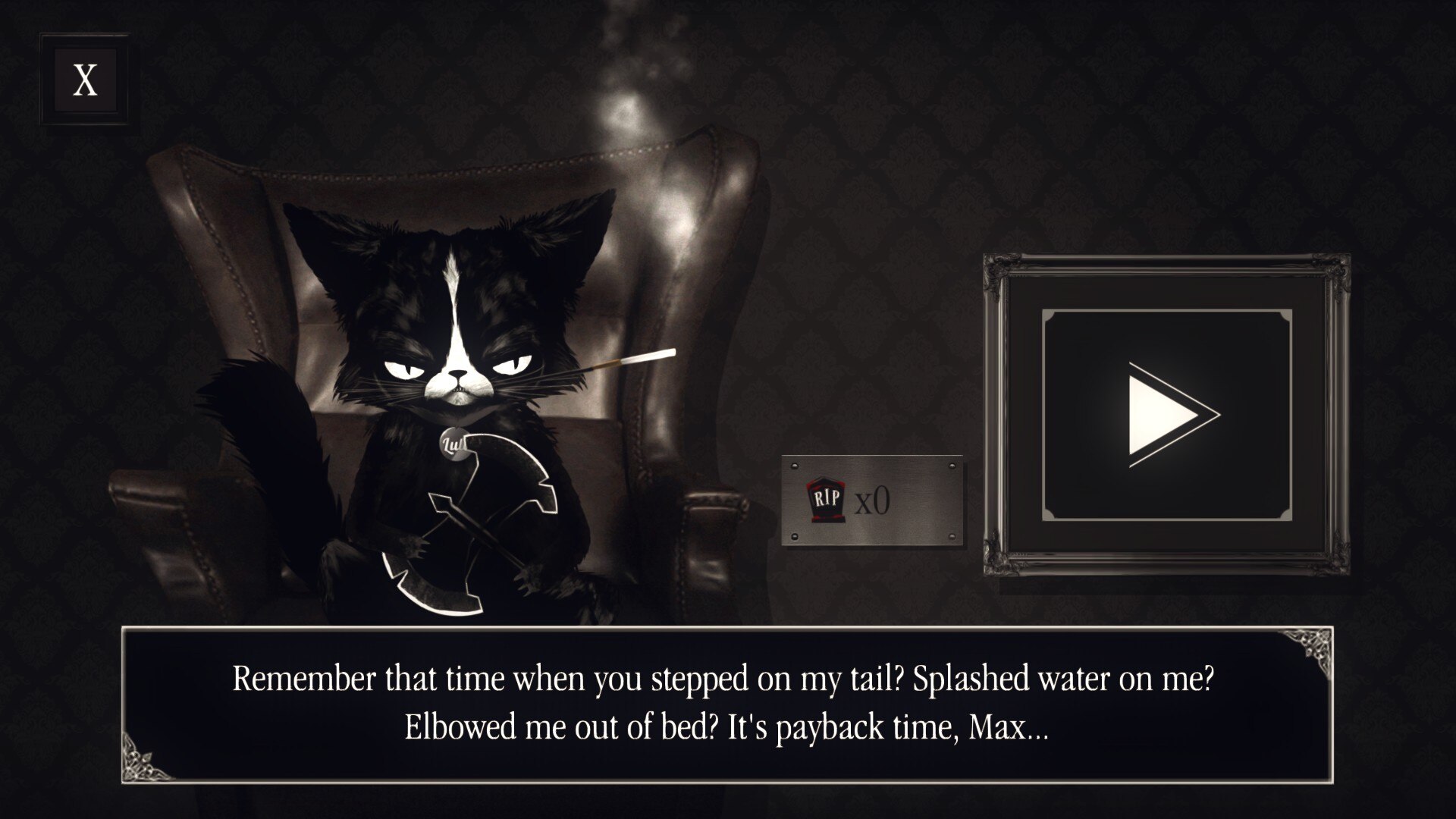Close the screen with the X button

pyautogui.click(x=85, y=80)
